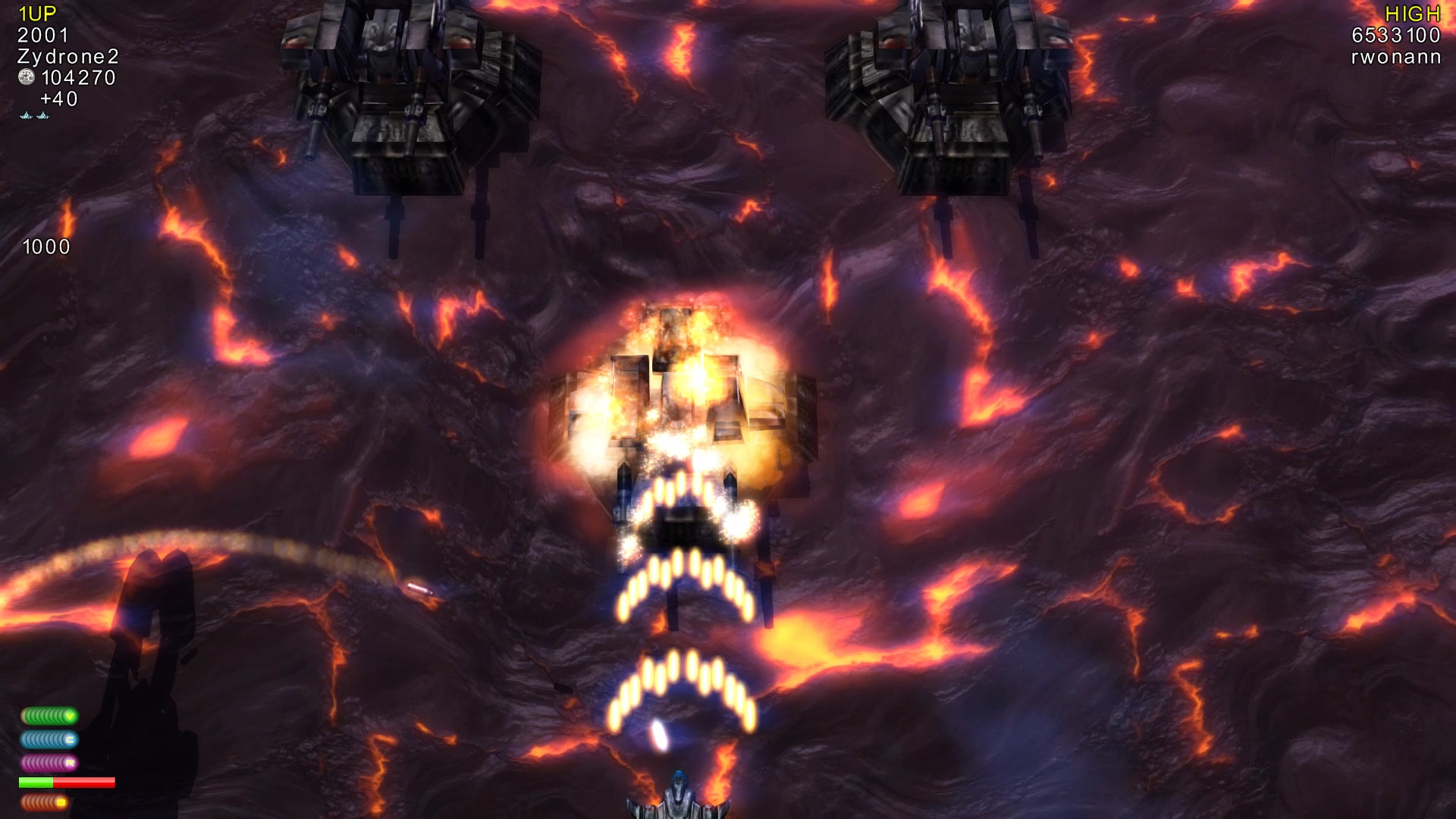Click the score value 2001
This screenshot has width=1456, height=819.
[x=42, y=35]
